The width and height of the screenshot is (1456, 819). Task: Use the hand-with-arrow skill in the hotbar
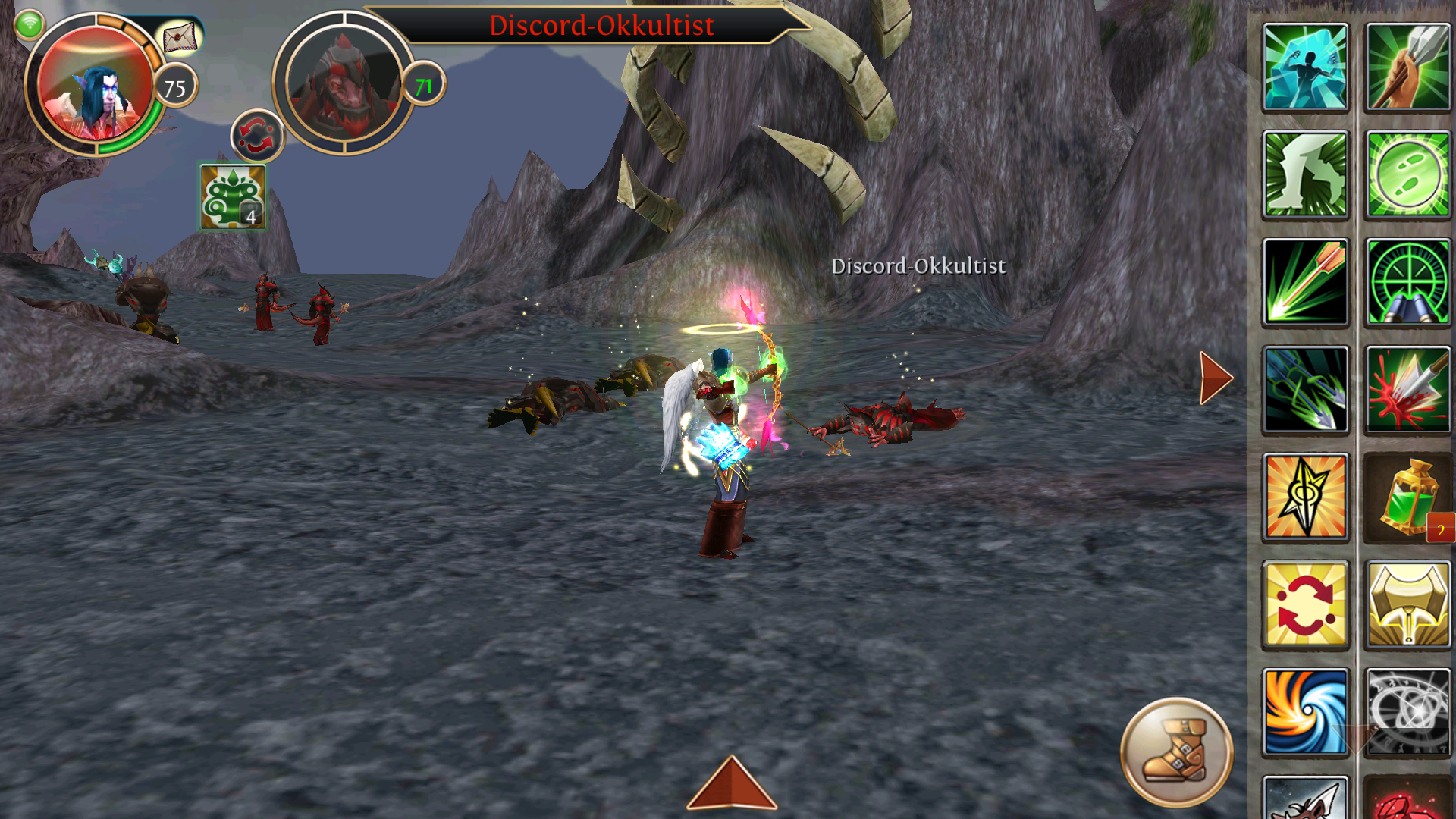coord(1407,67)
